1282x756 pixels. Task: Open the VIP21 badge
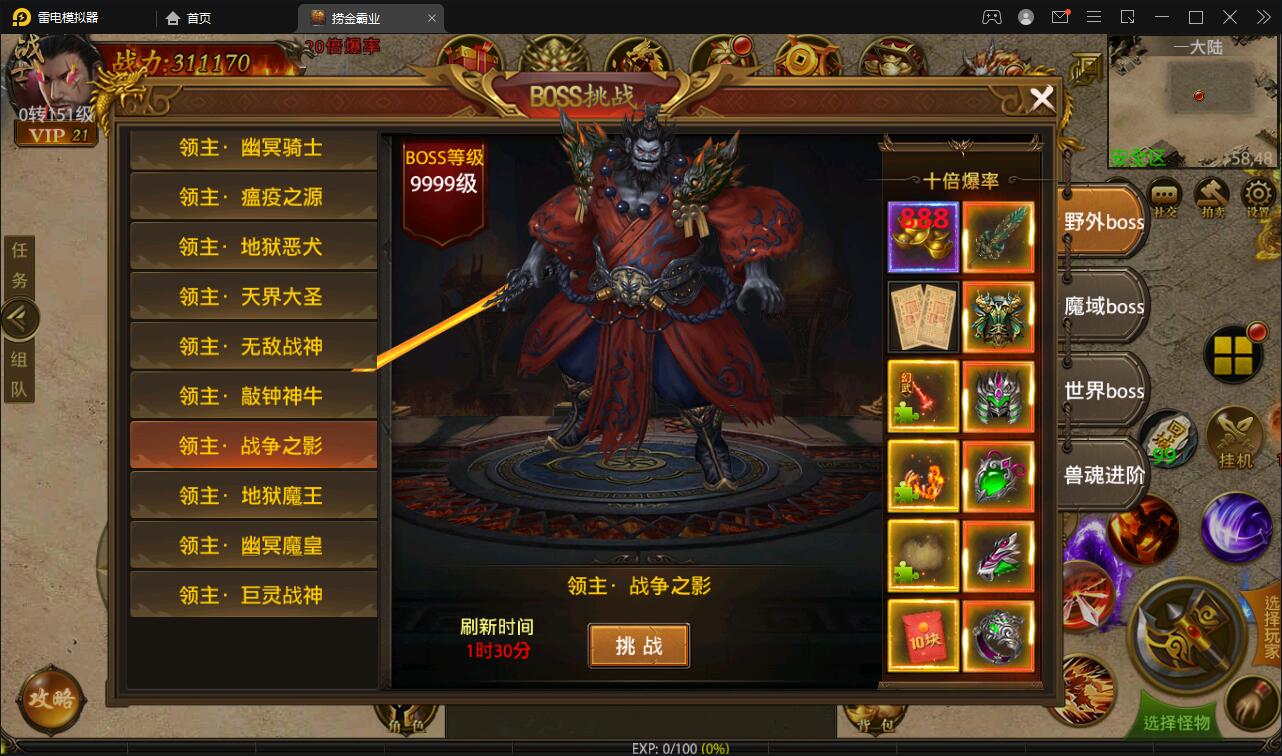coord(56,134)
